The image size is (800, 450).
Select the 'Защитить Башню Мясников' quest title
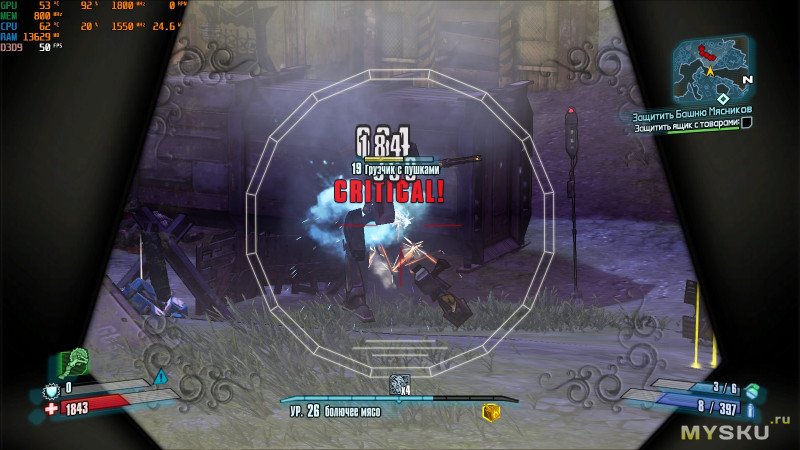tap(692, 110)
